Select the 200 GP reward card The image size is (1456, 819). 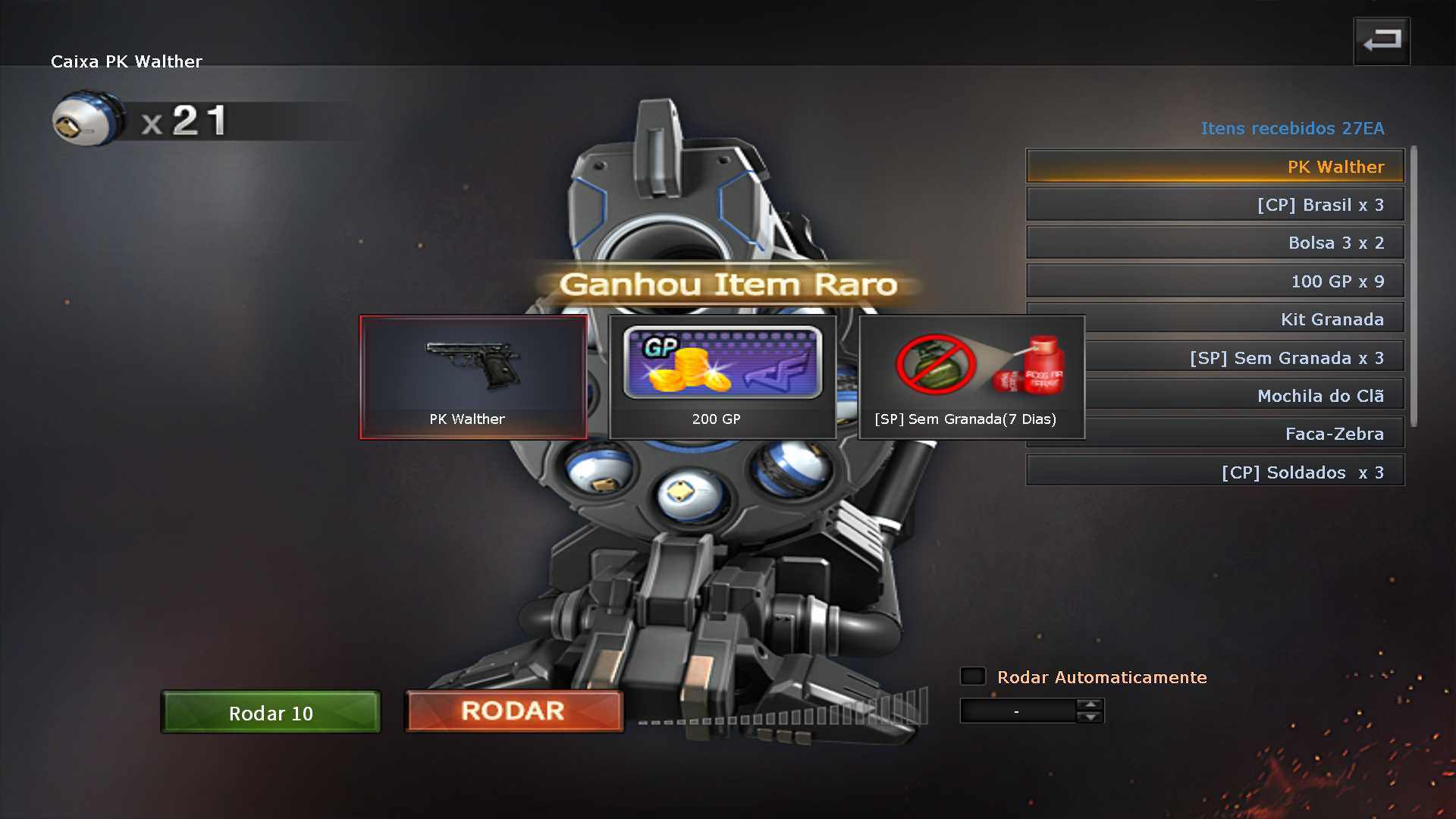pos(722,377)
